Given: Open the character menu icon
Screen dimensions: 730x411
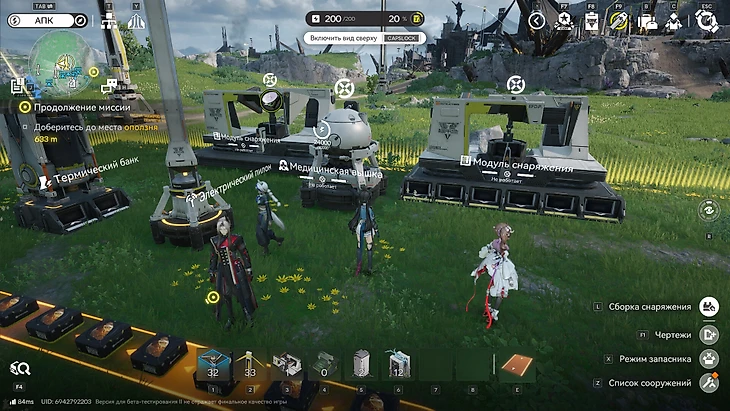Looking at the screenshot, I should pyautogui.click(x=674, y=20).
